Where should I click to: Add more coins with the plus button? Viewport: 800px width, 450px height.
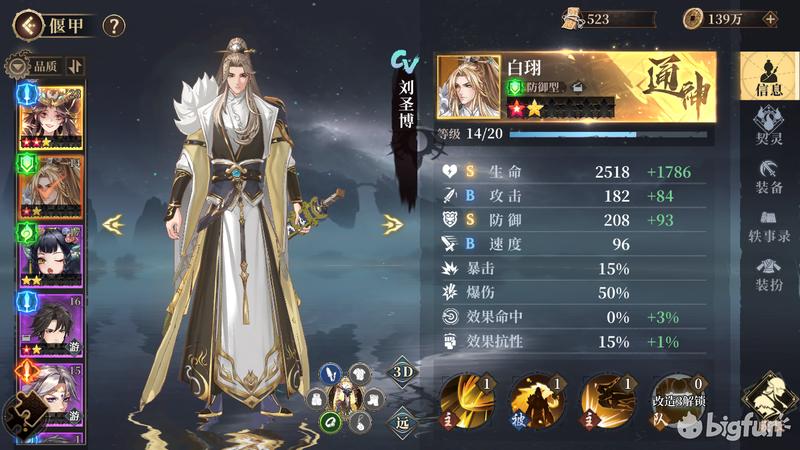pos(770,18)
